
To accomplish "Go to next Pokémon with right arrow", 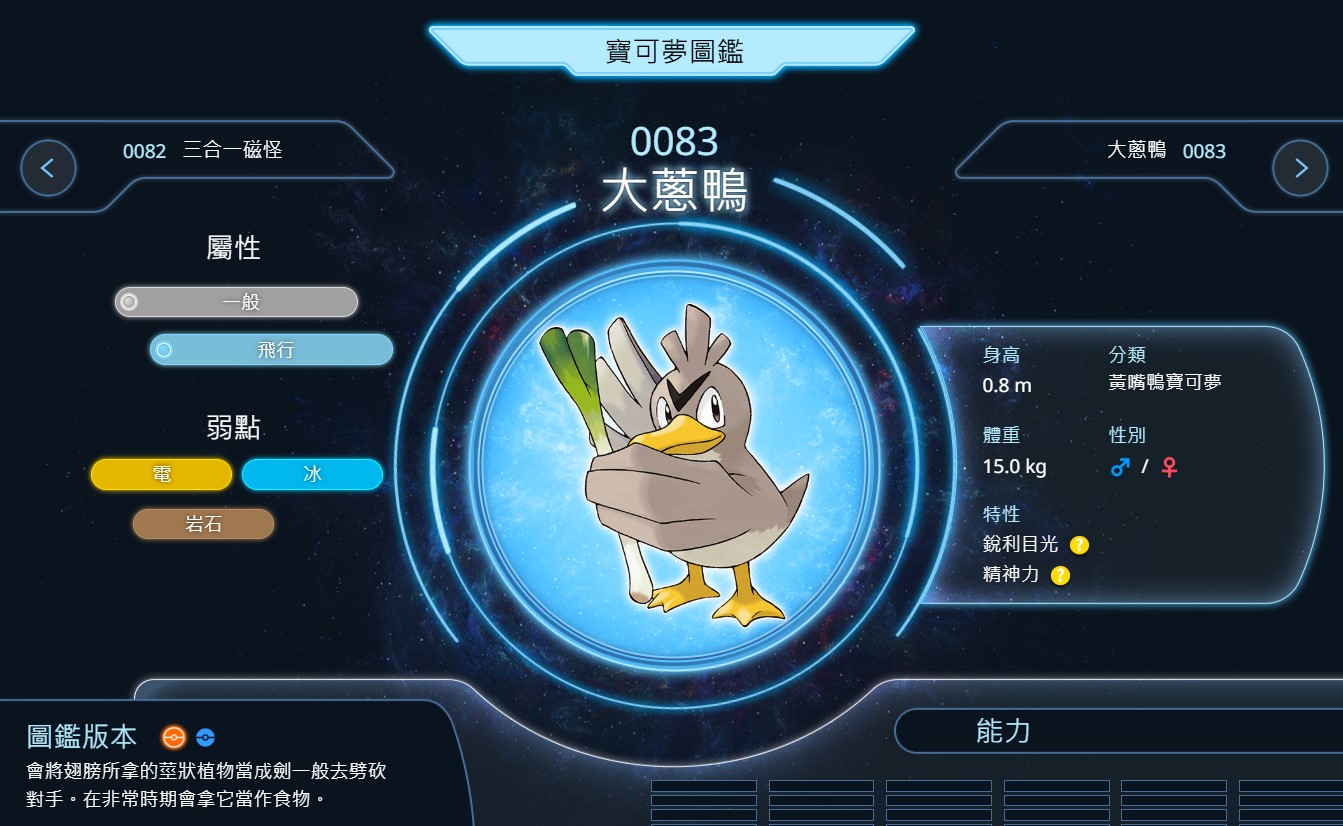I will tap(1300, 168).
